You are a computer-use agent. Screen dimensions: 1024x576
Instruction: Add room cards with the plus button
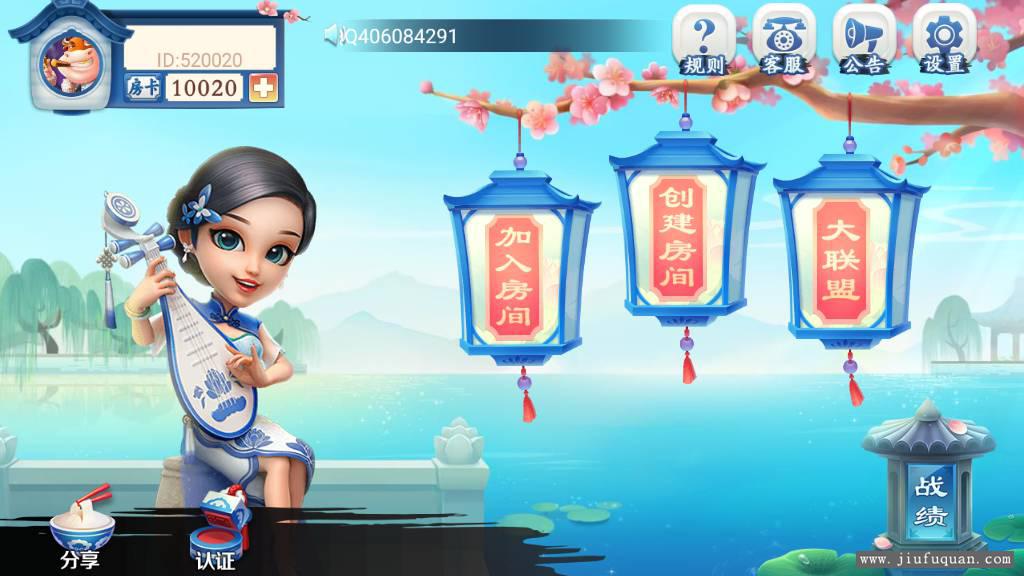(263, 88)
